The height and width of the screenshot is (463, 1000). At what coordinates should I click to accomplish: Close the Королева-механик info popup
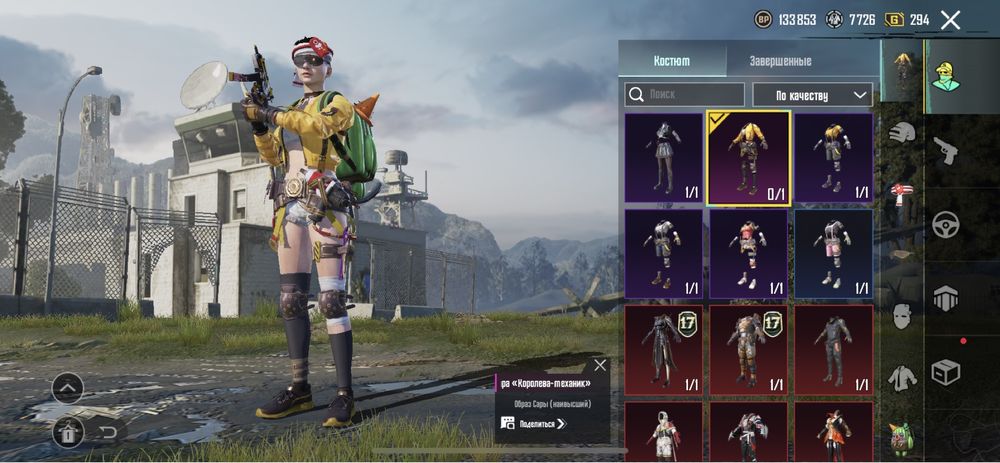point(599,366)
